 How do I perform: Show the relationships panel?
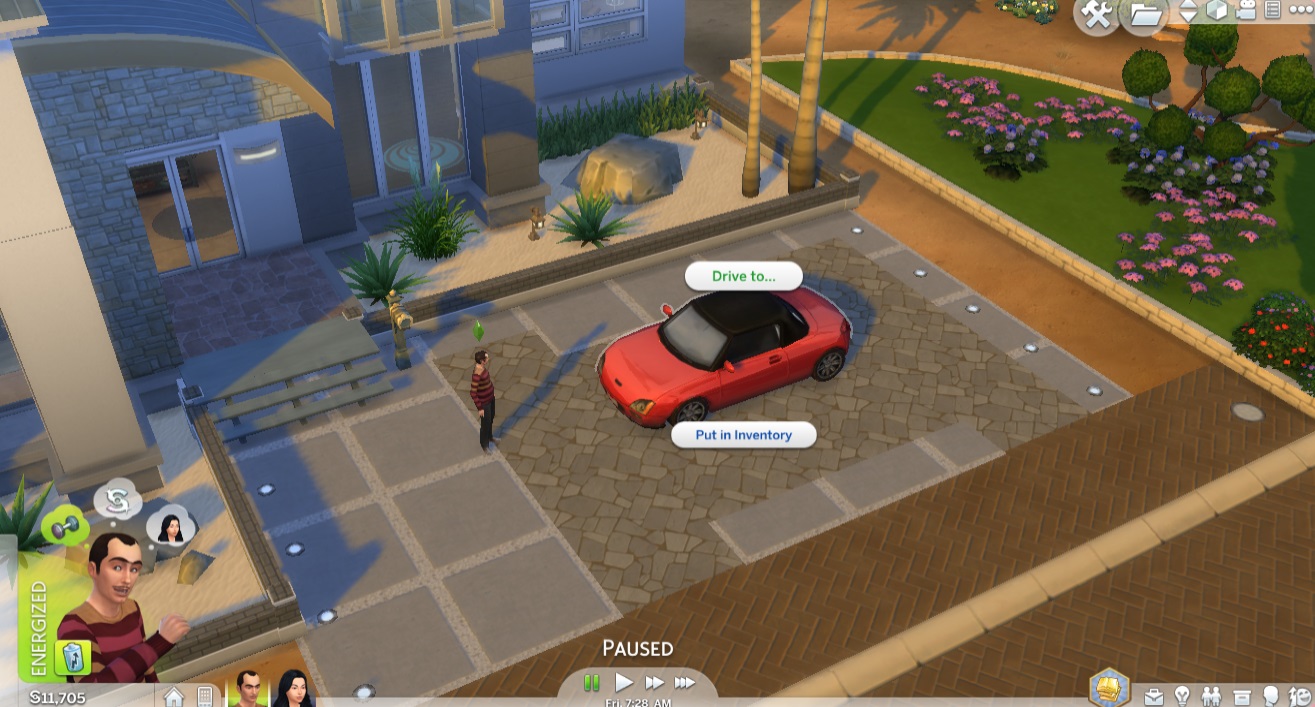[1212, 695]
